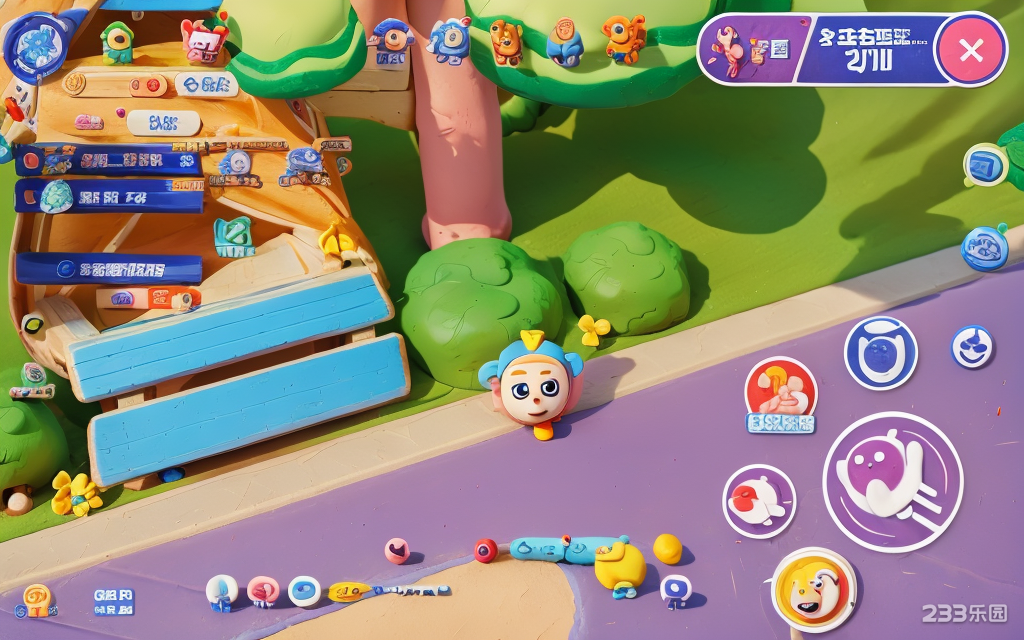Choose the pink round bottom bar icon
The image size is (1024, 640).
tap(263, 591)
